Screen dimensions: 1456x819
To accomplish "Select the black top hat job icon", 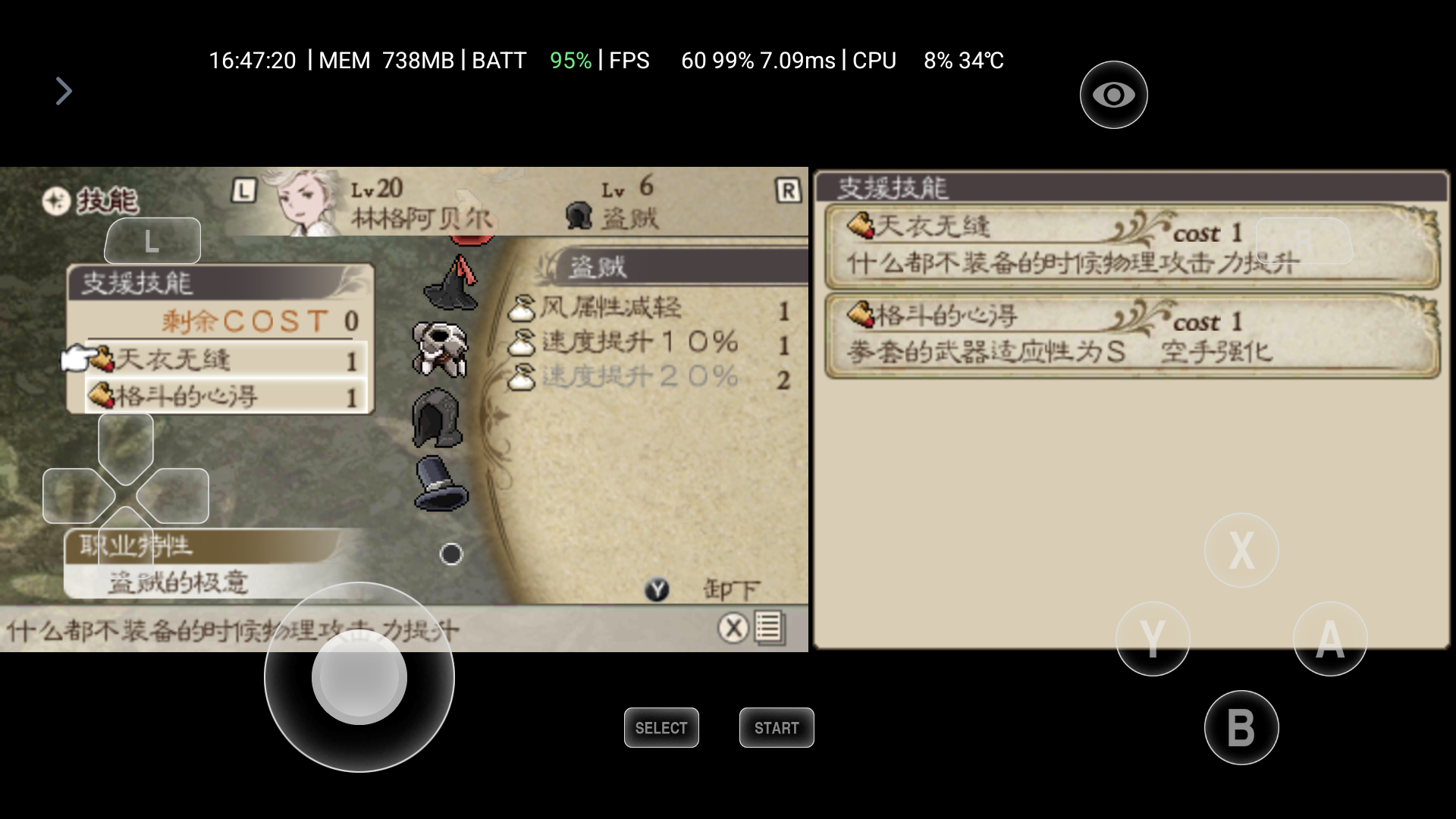I will click(x=441, y=484).
